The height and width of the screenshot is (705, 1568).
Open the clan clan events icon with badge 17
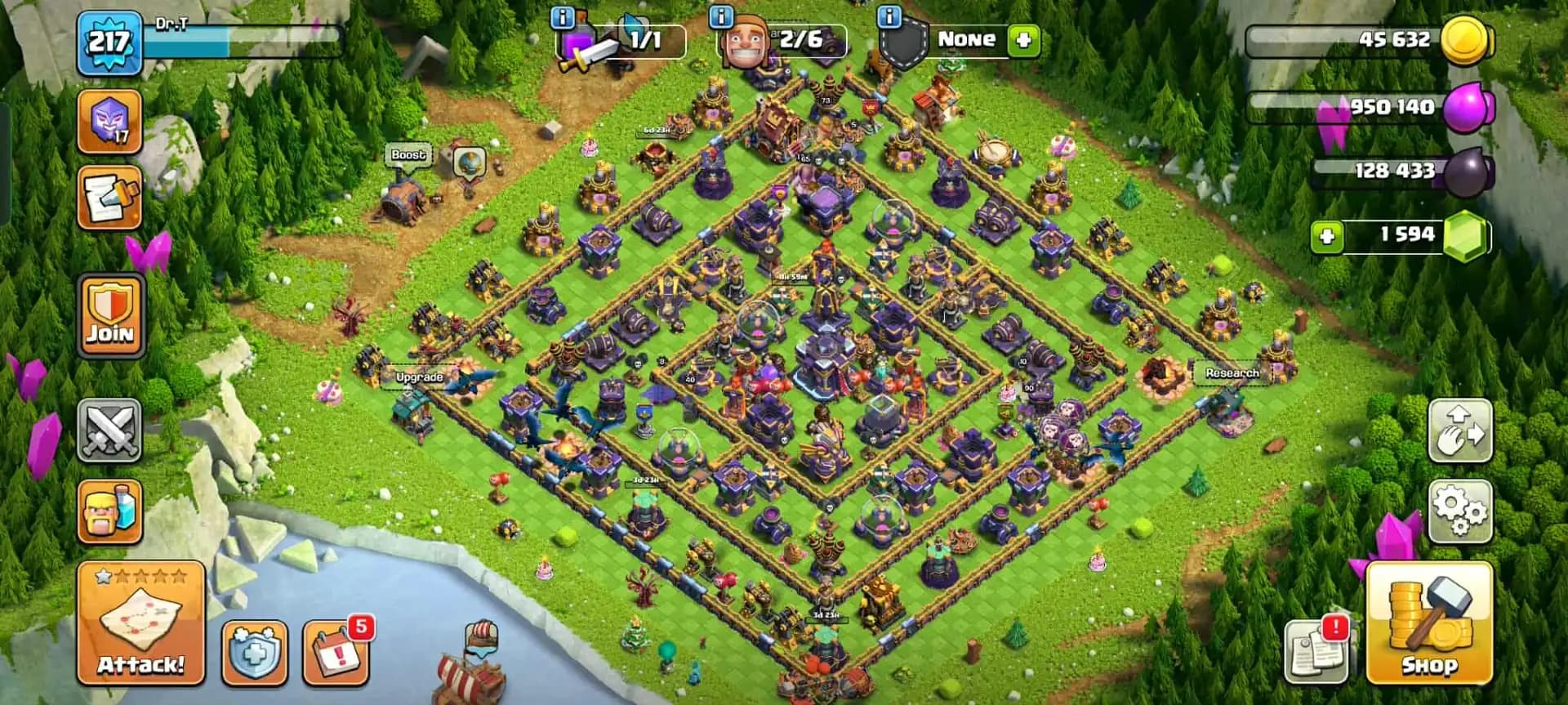point(109,119)
